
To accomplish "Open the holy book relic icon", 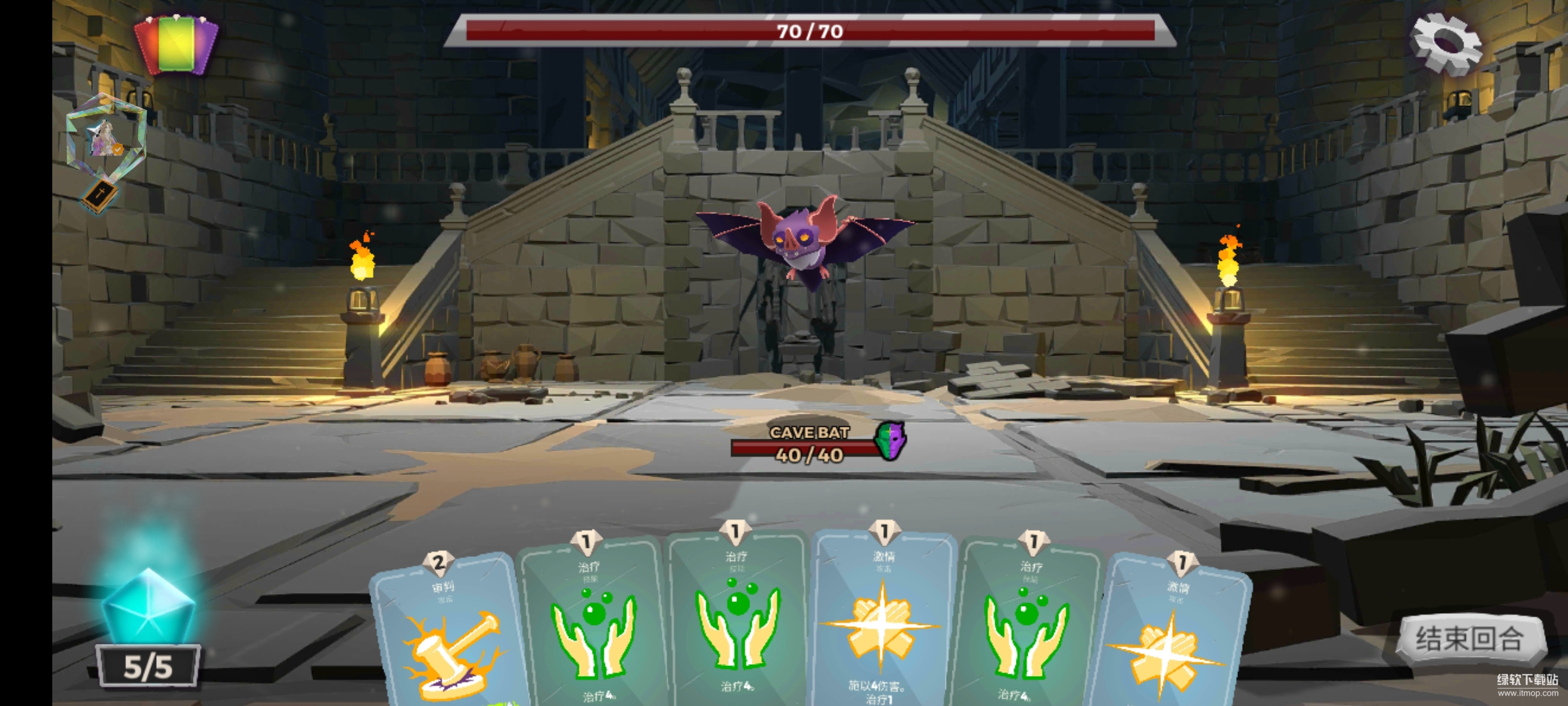I will click(x=100, y=195).
